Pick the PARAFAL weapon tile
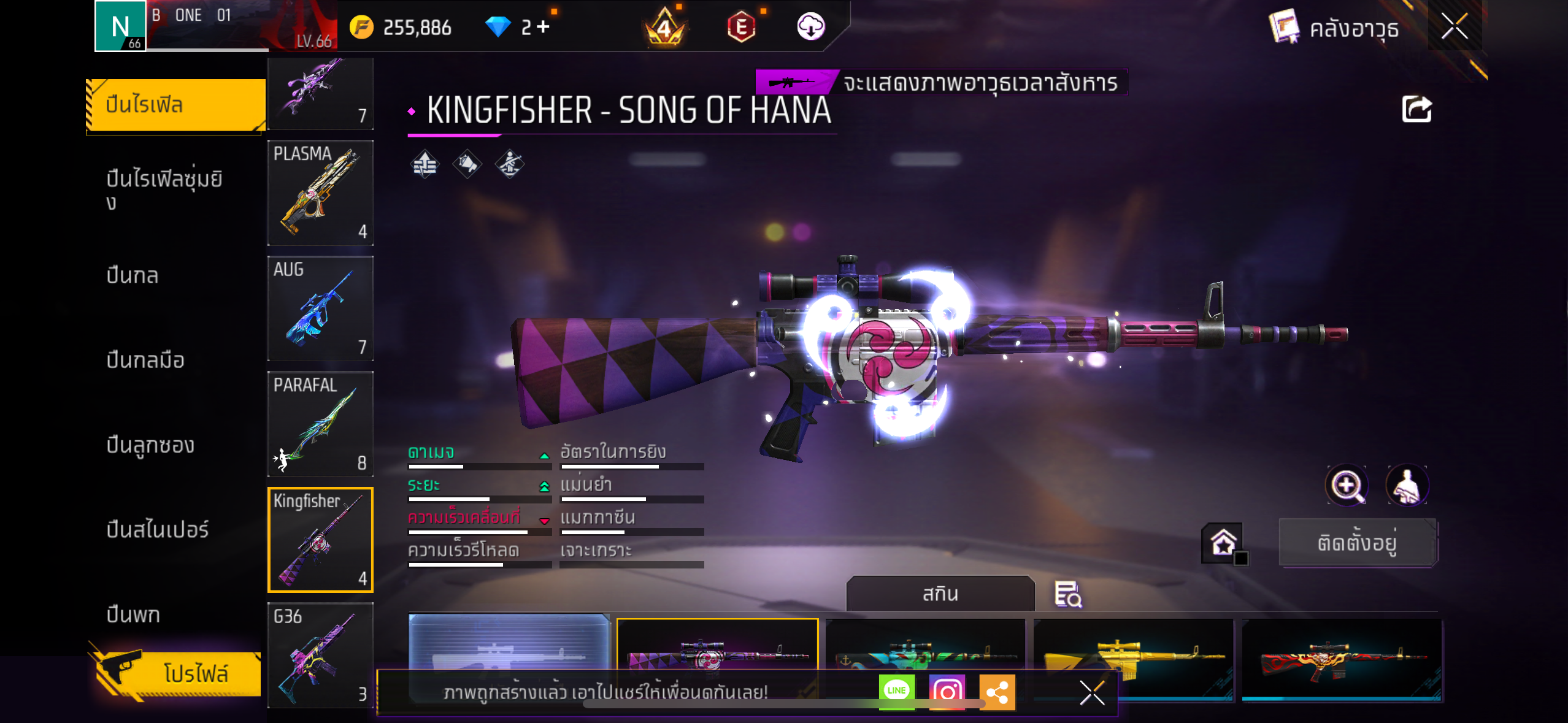 point(320,424)
